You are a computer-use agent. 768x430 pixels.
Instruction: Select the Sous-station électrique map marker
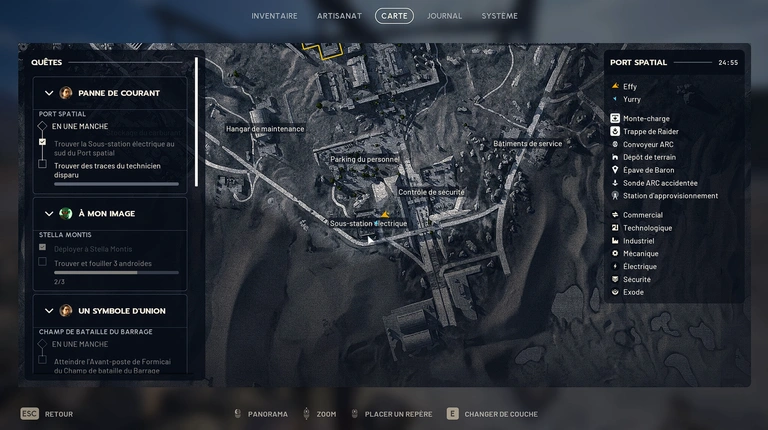386,213
